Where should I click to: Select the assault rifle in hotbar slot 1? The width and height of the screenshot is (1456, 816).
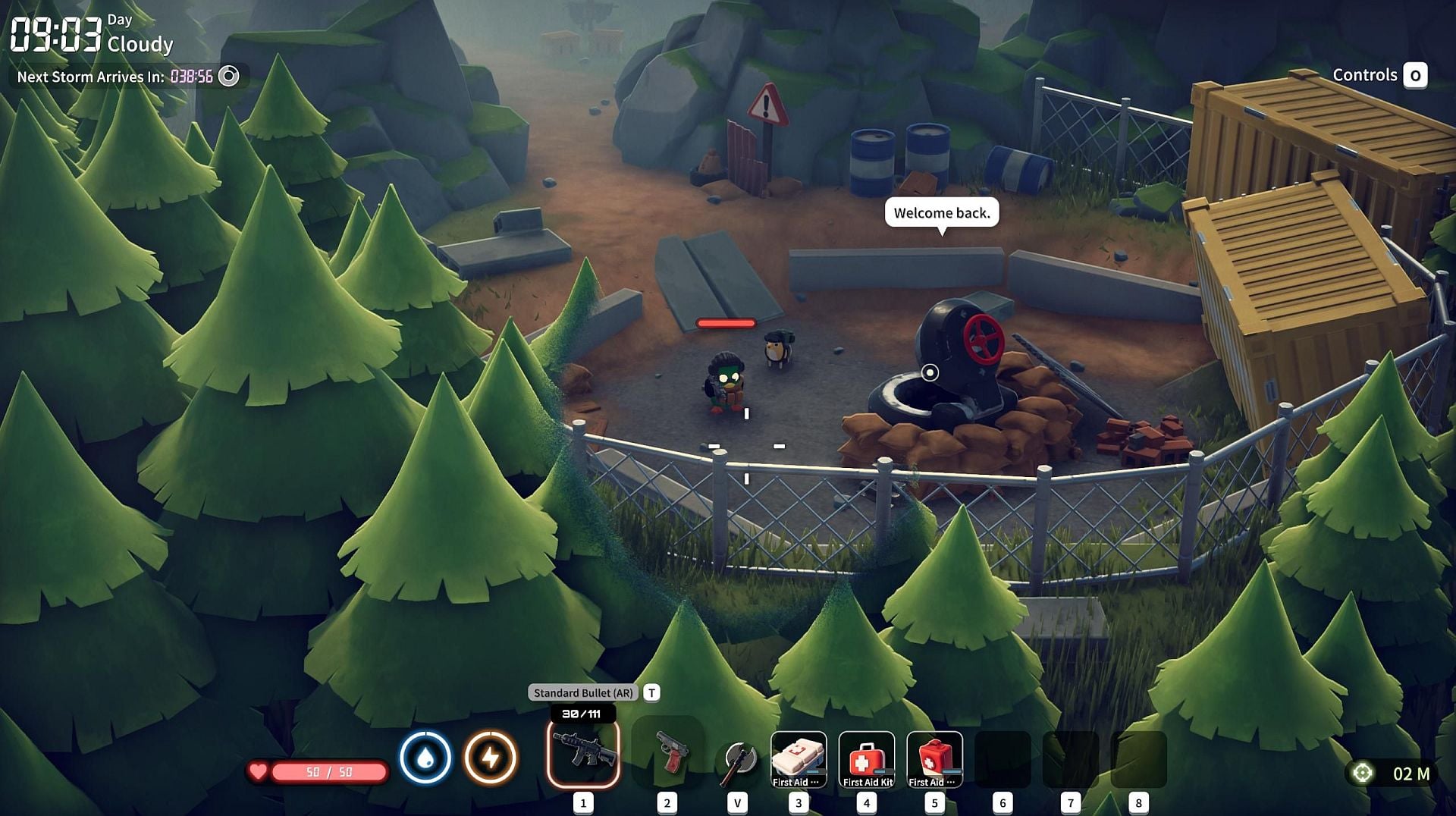point(582,752)
